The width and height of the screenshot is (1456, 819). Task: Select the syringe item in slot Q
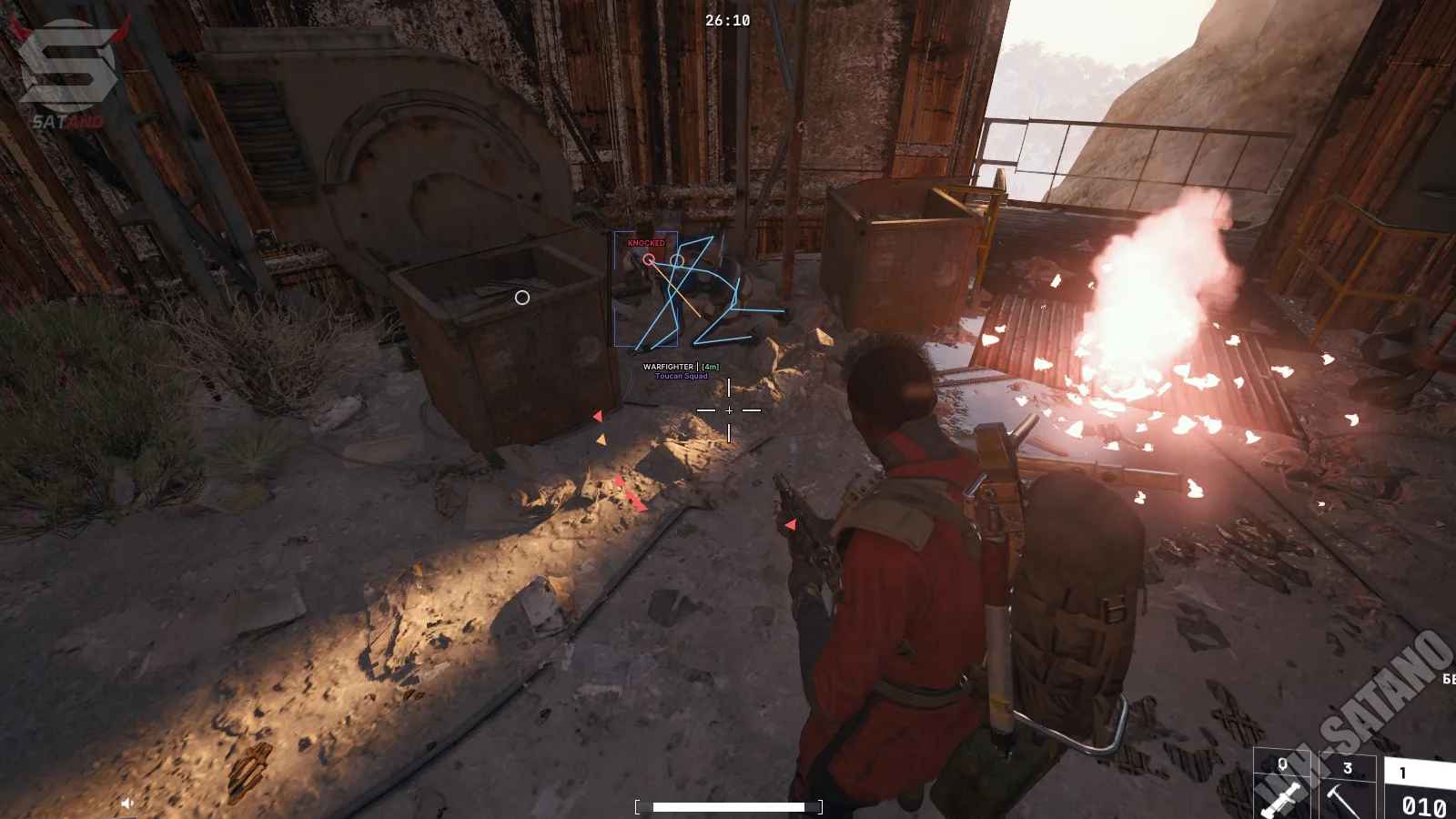pyautogui.click(x=1281, y=790)
